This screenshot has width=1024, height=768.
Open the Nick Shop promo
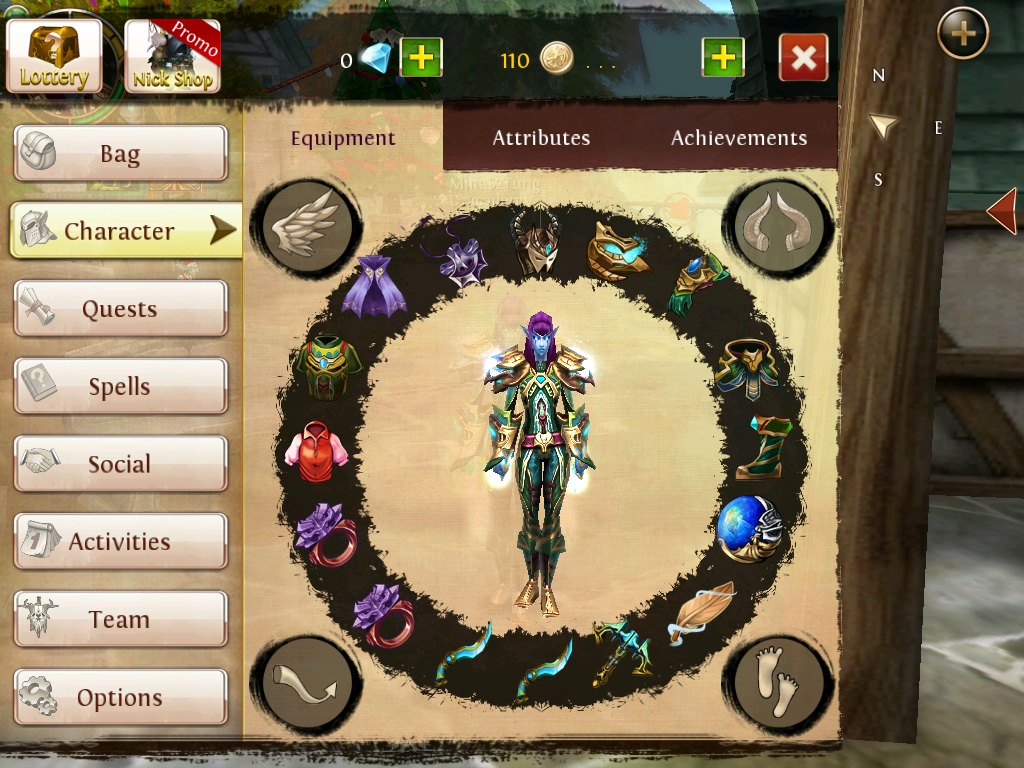coord(172,57)
